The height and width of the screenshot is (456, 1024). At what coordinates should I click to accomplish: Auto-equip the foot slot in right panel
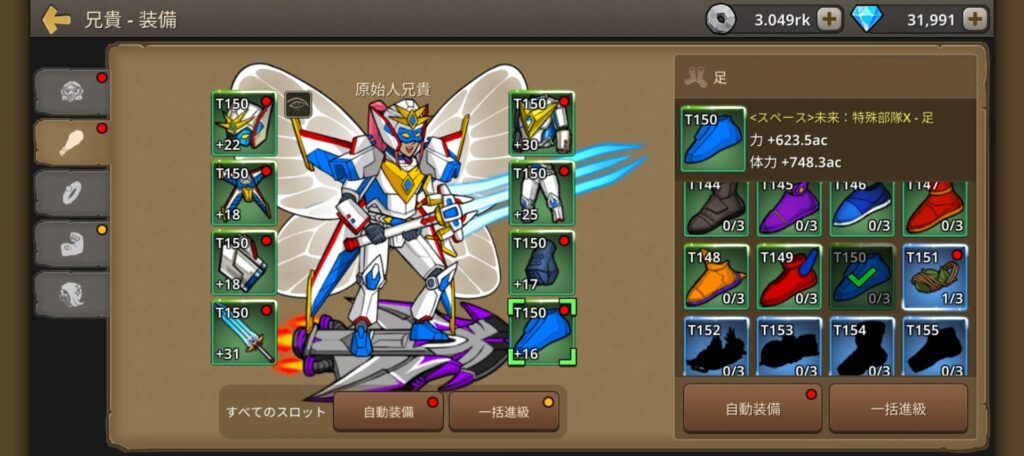click(752, 408)
